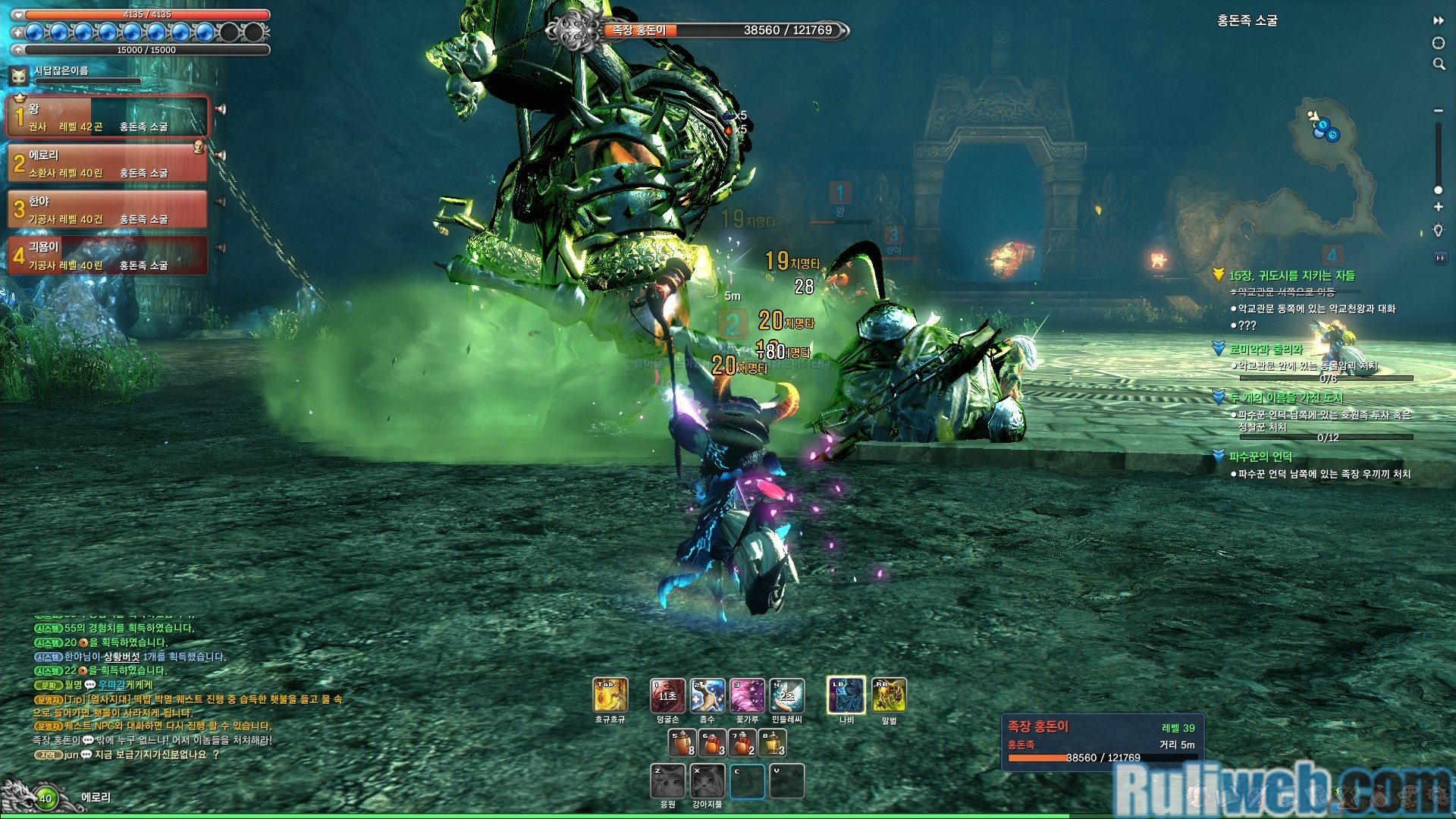Cast the 흡수 absorb skill

click(x=708, y=695)
